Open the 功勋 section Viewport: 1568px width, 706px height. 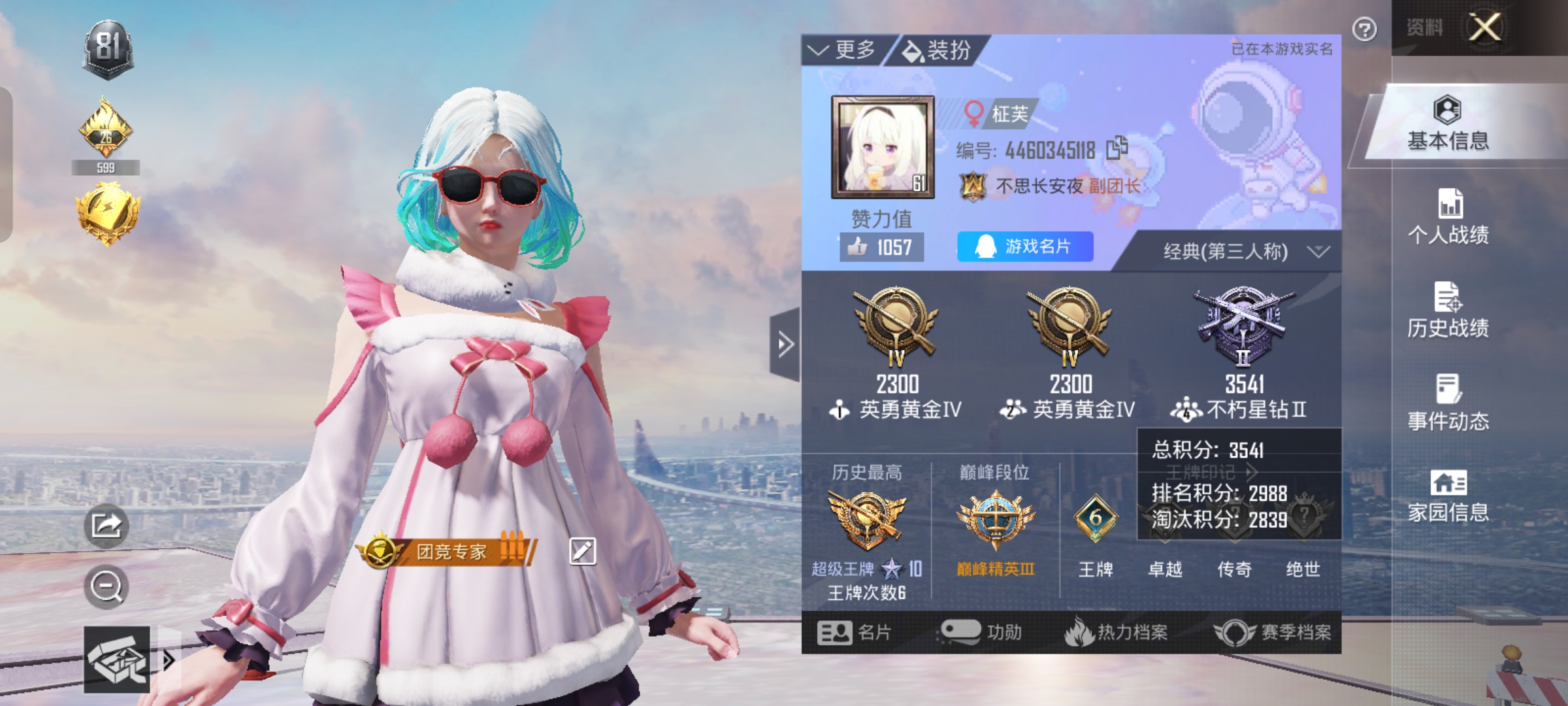[x=981, y=632]
